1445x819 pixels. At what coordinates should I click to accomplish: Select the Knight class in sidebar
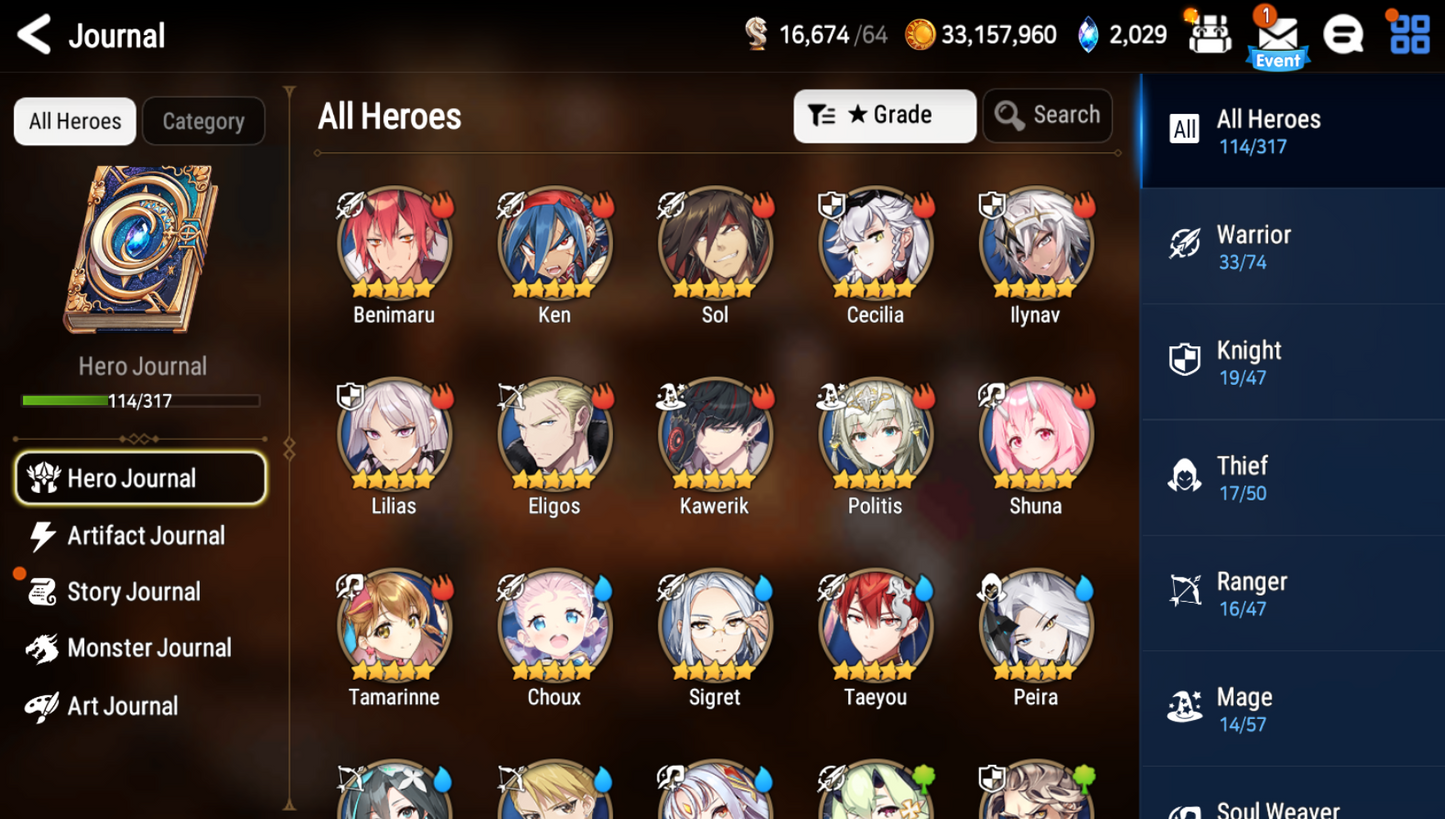[1291, 360]
